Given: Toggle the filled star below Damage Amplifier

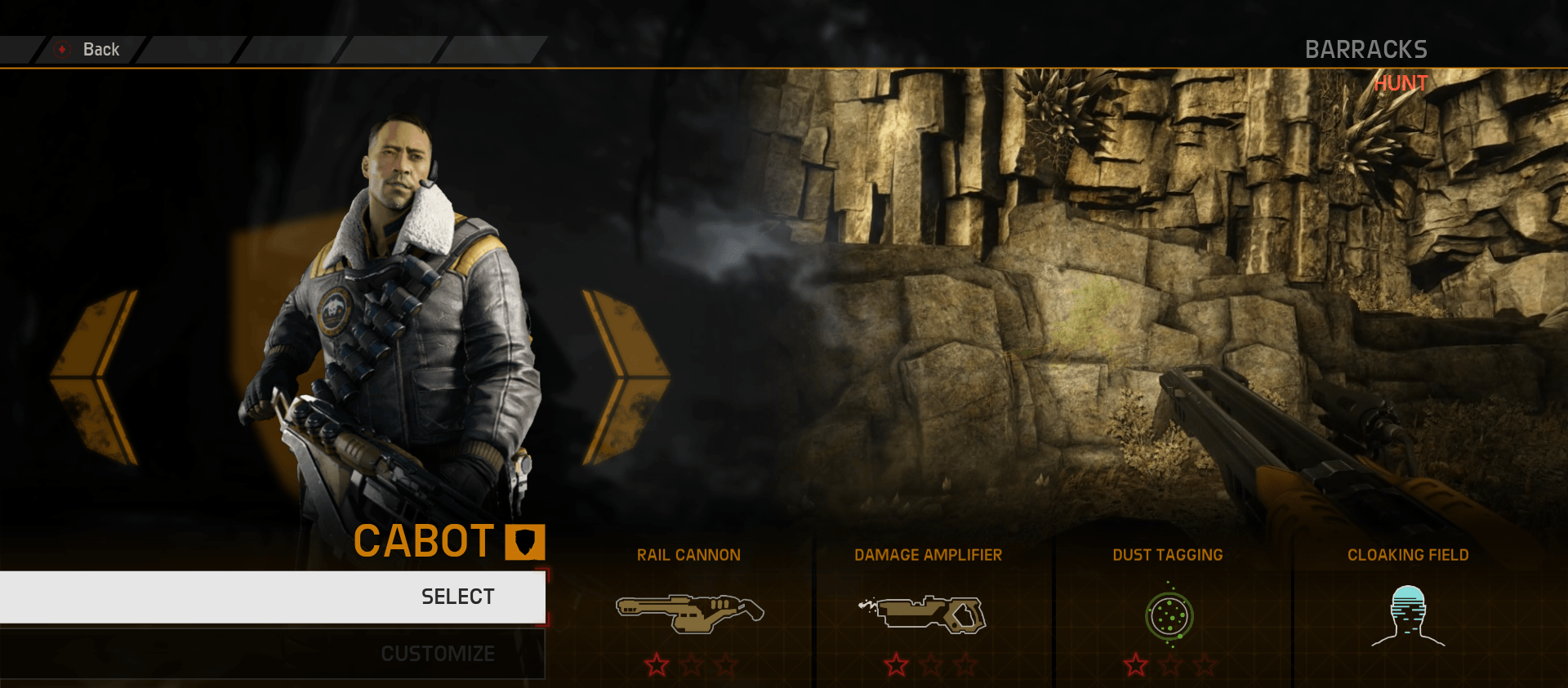Looking at the screenshot, I should (897, 664).
